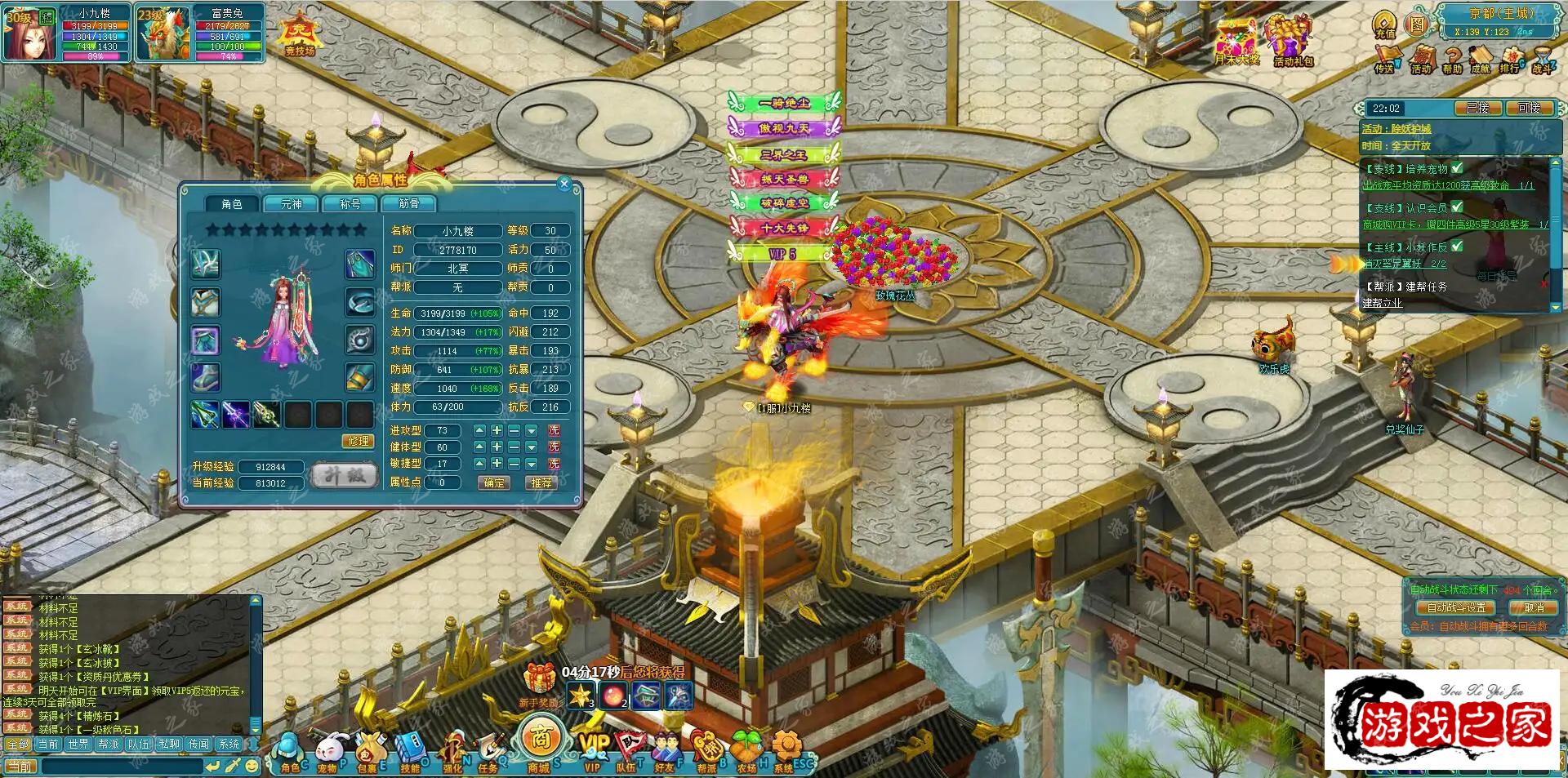Confirm attribute points with 确定
This screenshot has width=1568, height=778.
pos(493,482)
